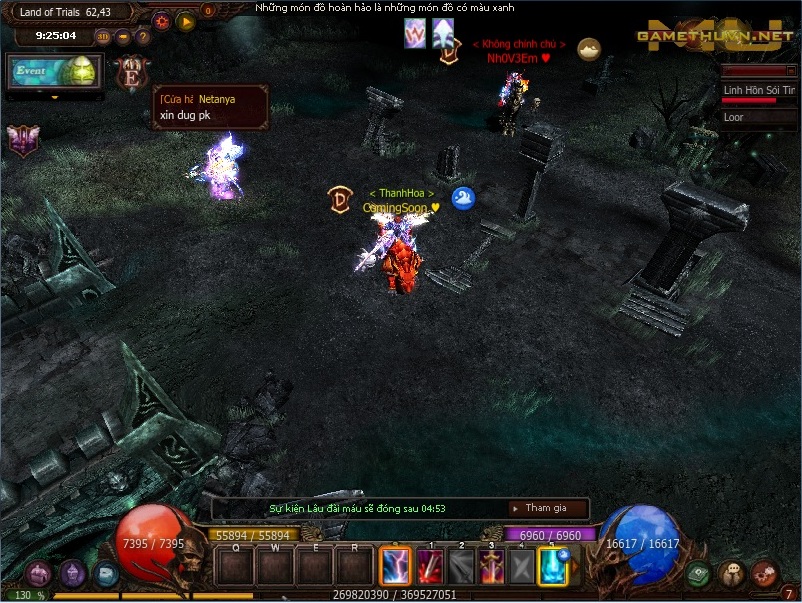Open the E shield emblem icon
The width and height of the screenshot is (802, 603).
[132, 73]
